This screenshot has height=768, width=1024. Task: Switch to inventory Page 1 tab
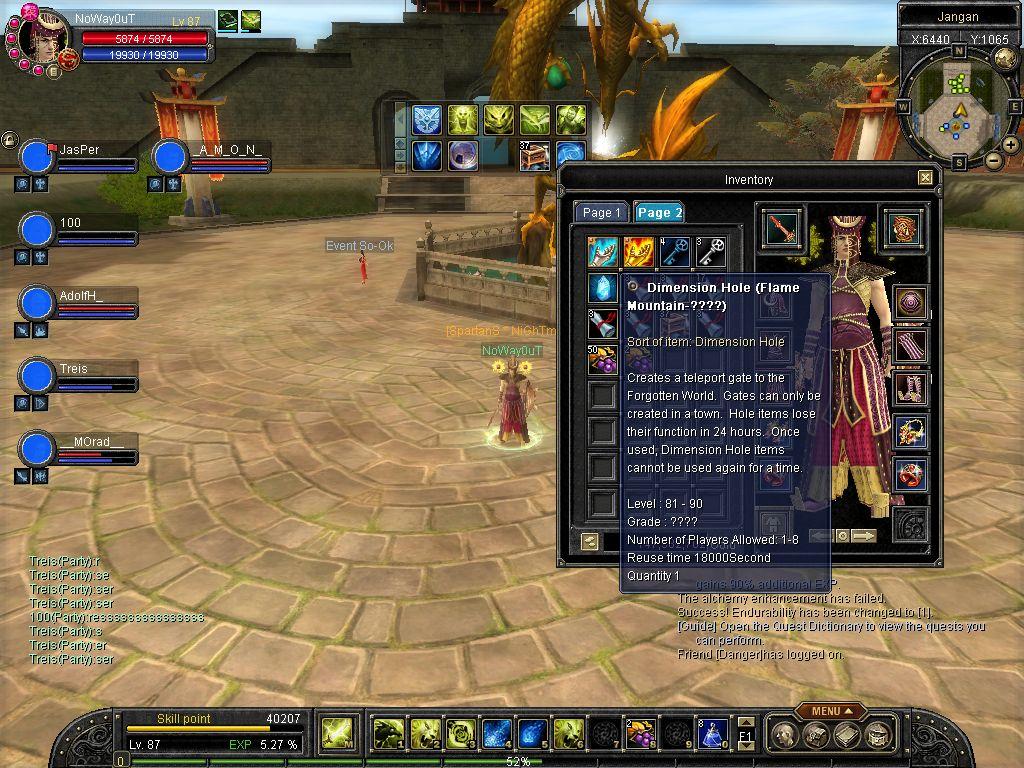601,212
